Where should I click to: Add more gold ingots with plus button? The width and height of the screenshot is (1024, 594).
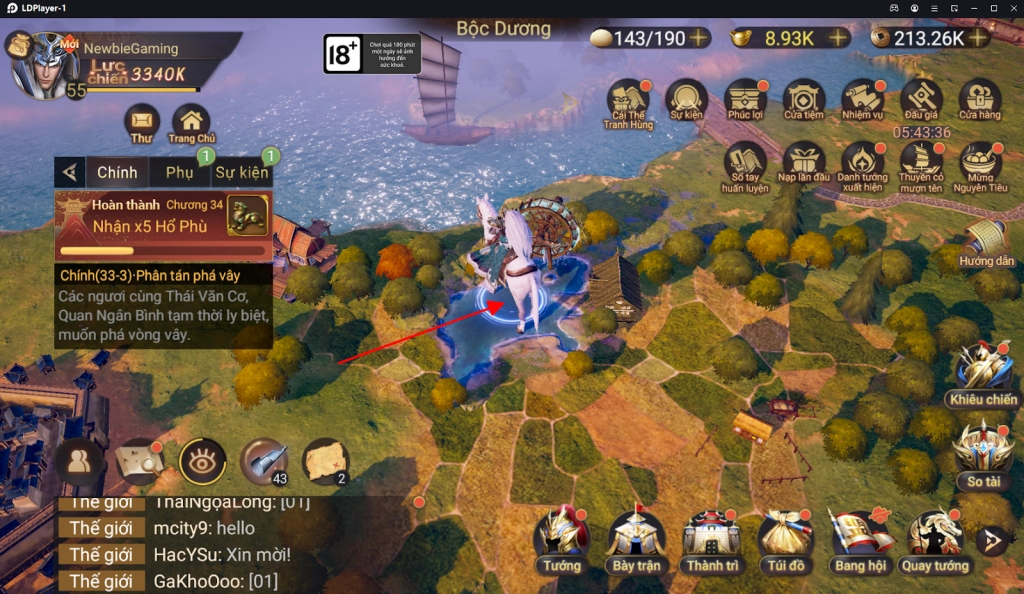click(x=837, y=38)
